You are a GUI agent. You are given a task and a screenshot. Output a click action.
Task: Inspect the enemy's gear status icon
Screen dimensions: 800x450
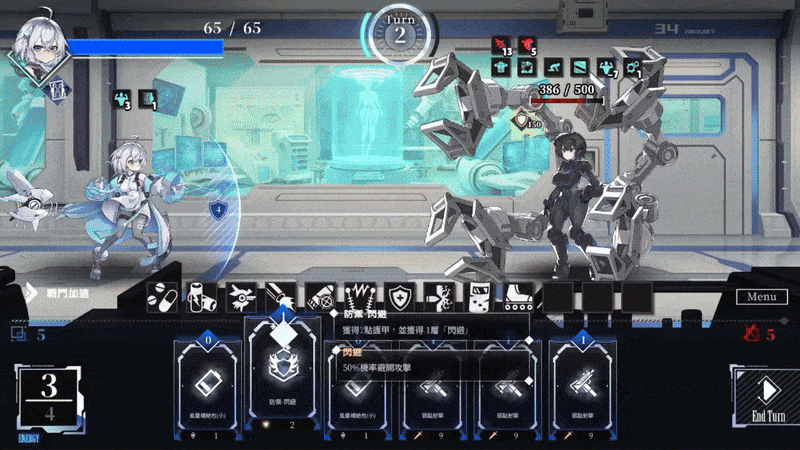click(x=632, y=67)
